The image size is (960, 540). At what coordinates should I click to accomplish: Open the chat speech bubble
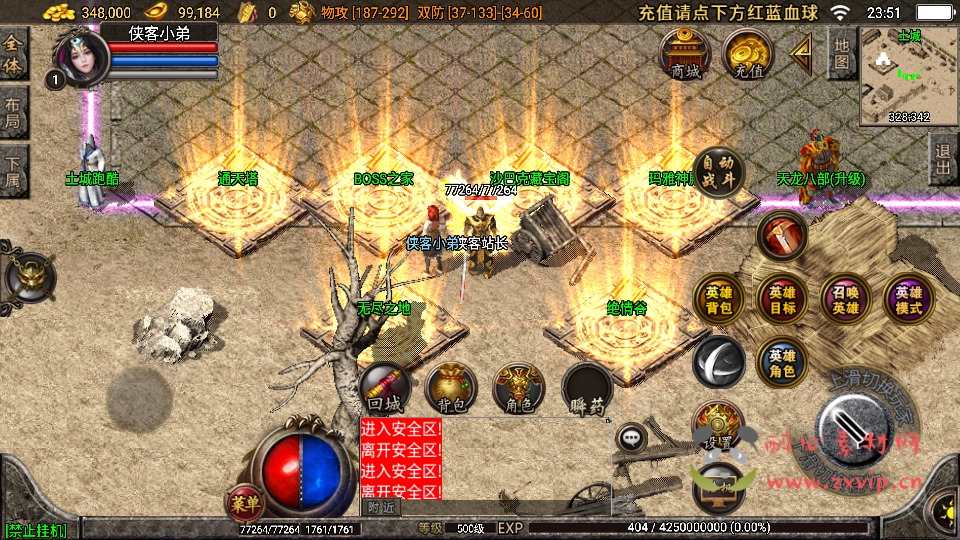pos(631,437)
